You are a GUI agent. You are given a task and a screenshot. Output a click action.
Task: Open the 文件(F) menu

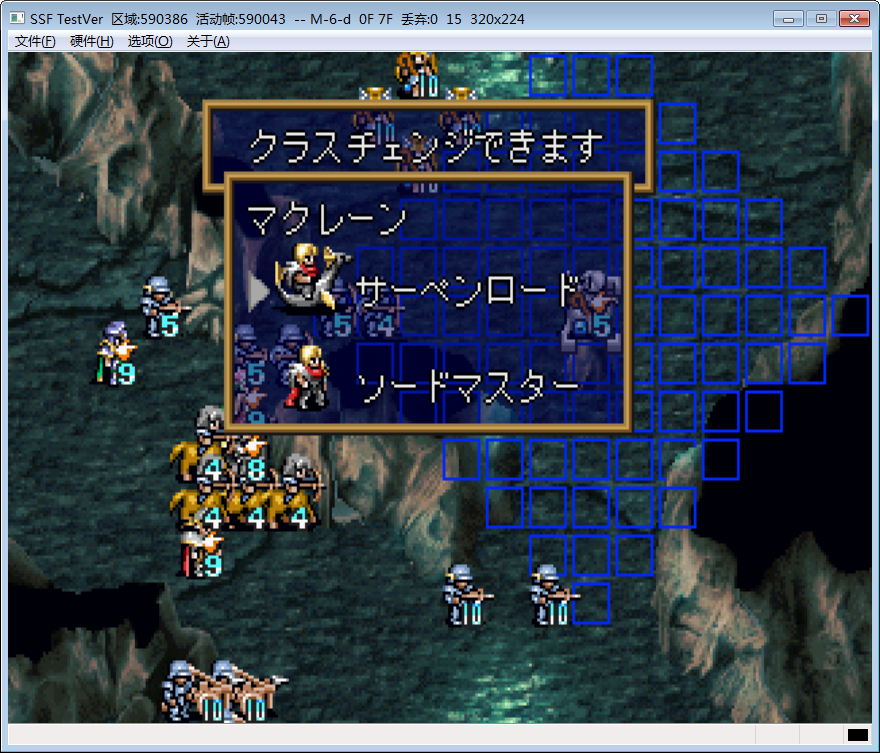35,41
